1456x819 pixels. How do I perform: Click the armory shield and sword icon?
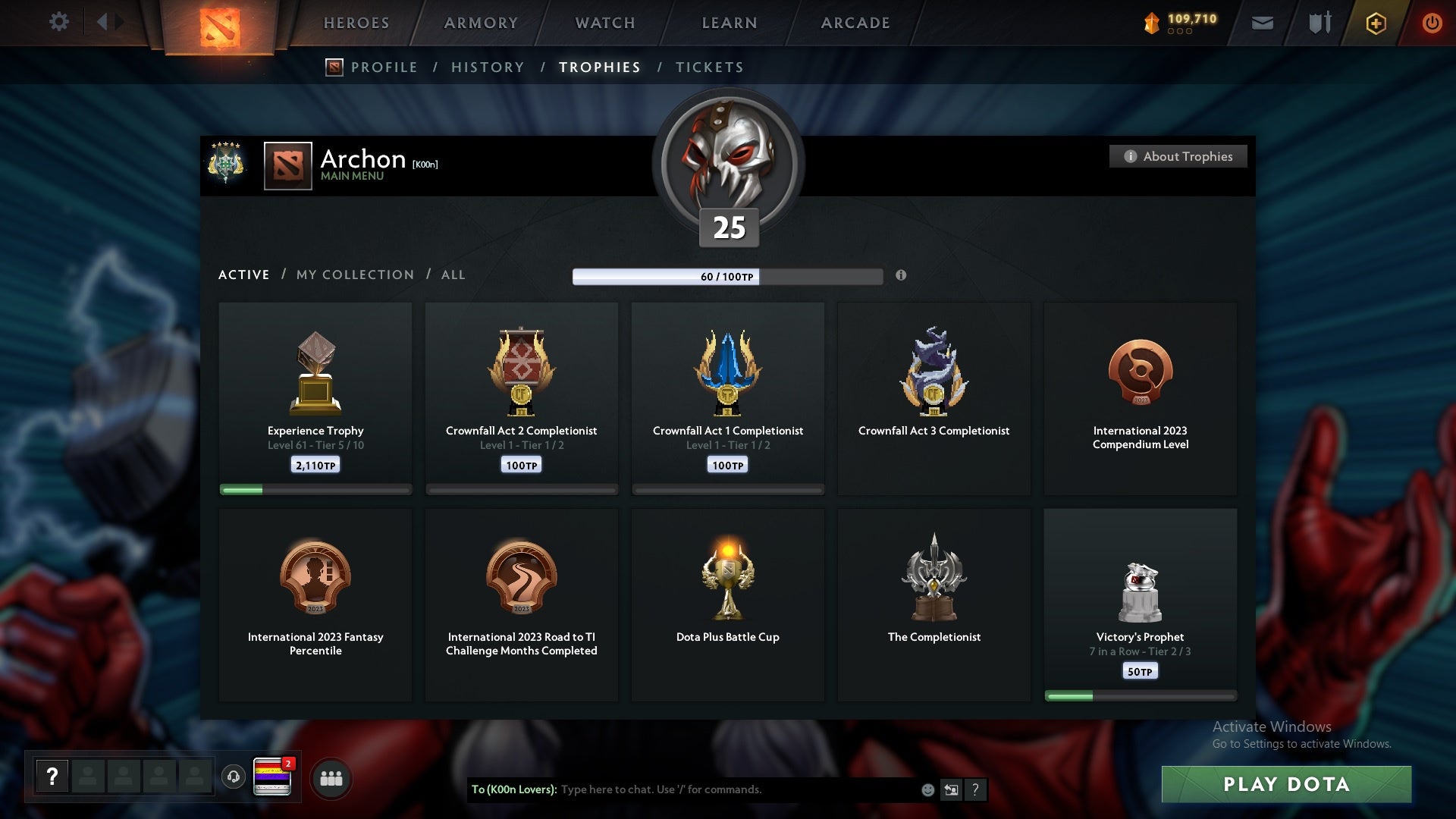click(x=1319, y=23)
